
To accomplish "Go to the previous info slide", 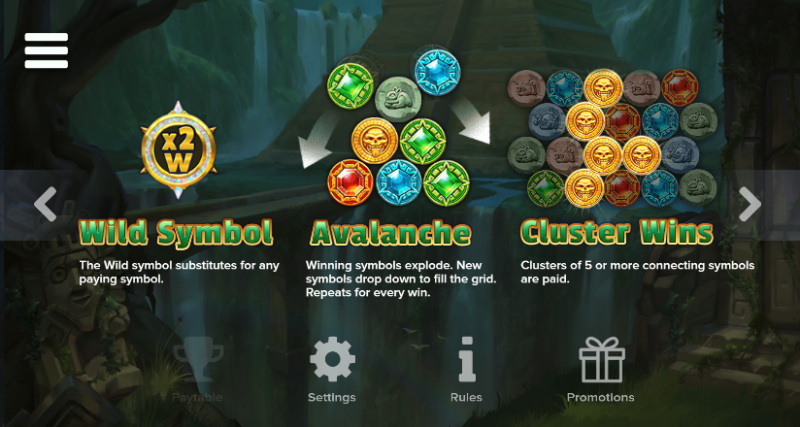I will 45,204.
